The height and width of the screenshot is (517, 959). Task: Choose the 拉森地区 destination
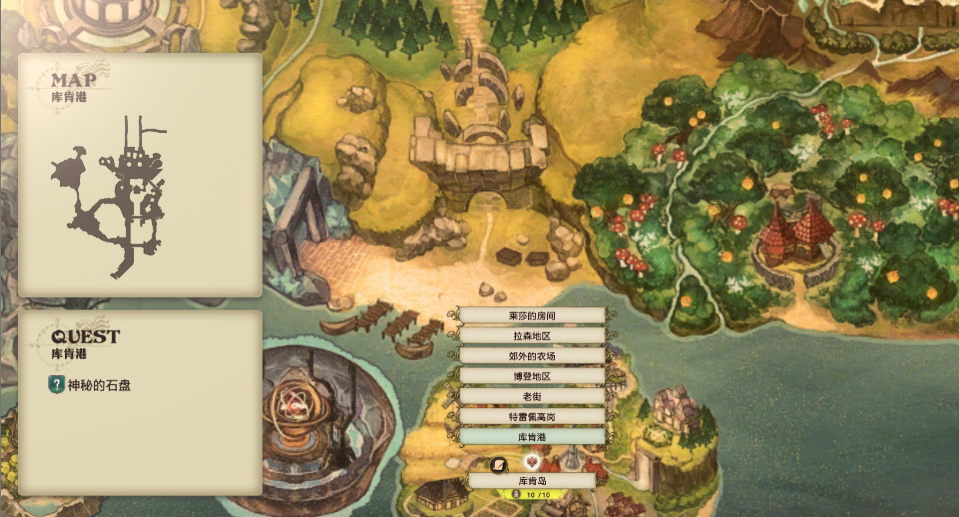[x=531, y=336]
